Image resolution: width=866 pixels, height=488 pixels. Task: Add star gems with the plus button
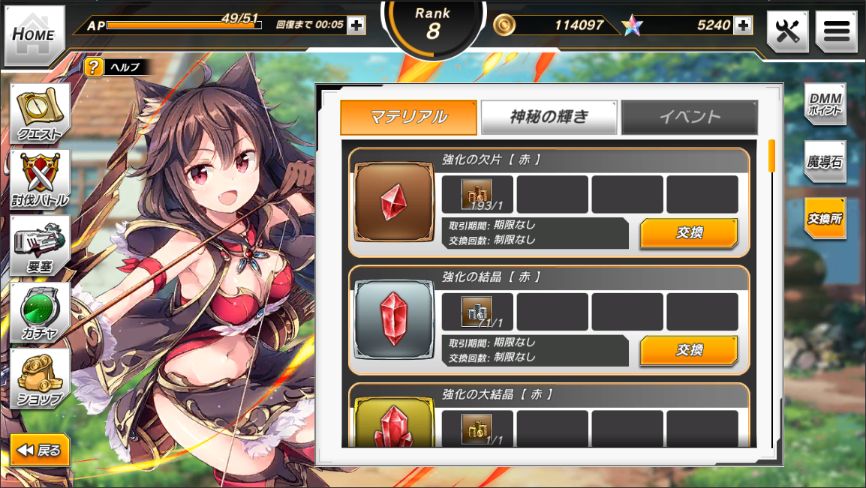742,25
